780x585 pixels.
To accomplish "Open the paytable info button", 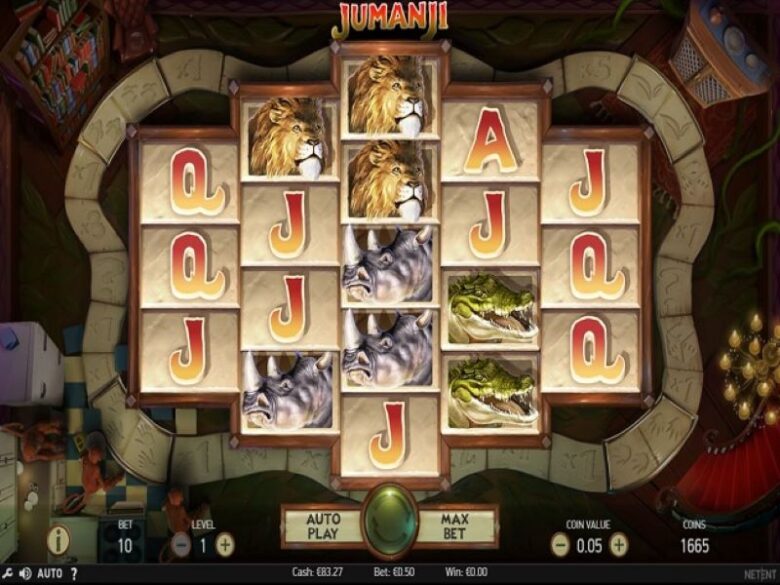I will click(61, 541).
